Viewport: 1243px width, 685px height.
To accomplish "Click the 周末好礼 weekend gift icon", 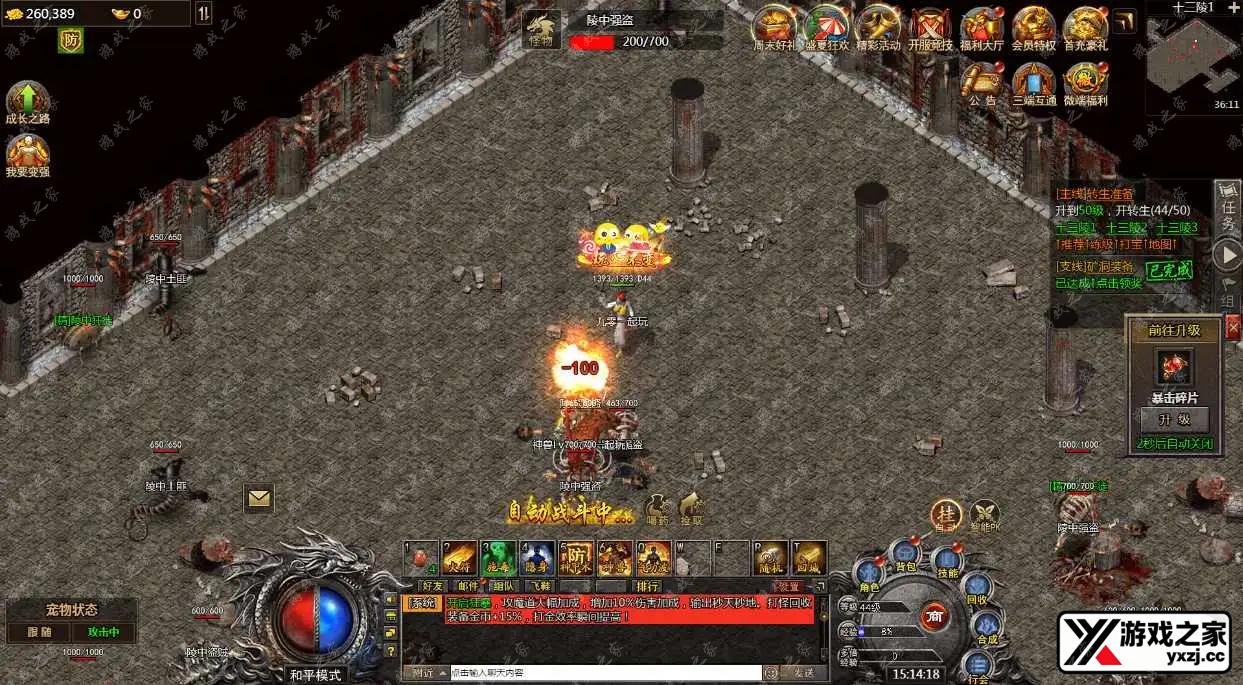I will 773,28.
